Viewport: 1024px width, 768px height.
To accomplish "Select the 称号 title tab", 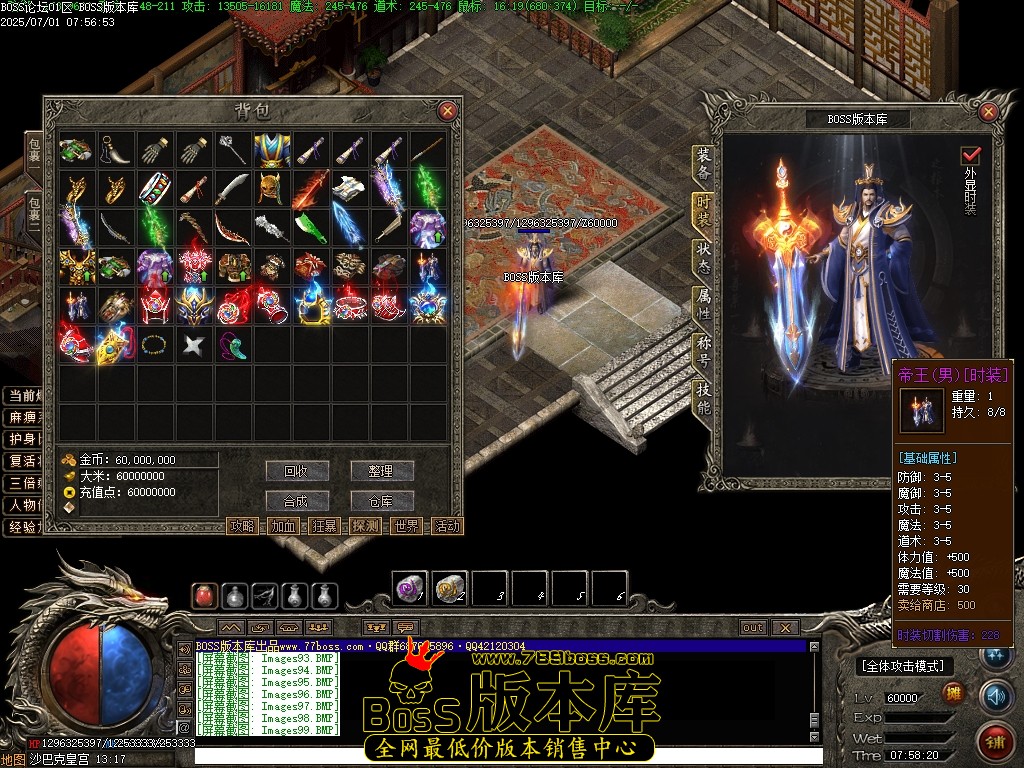I will click(704, 350).
